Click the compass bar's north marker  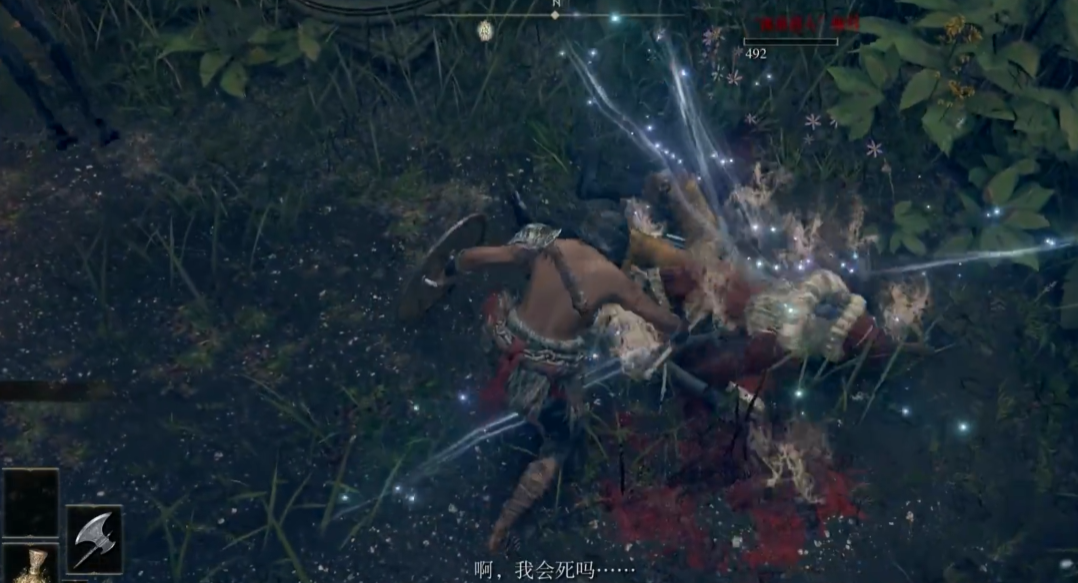point(555,14)
